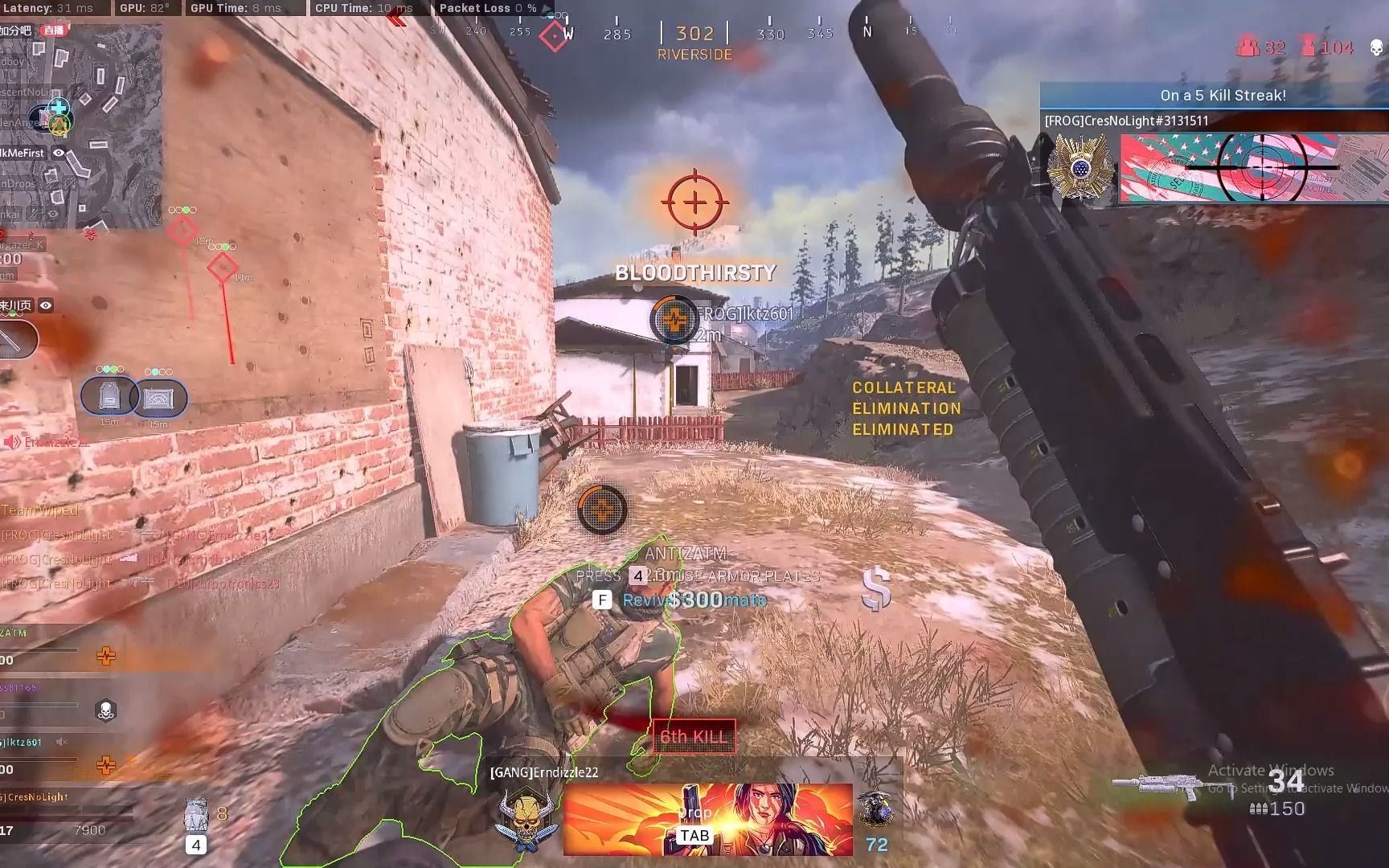
Task: Click the armor plate inventory icon
Action: point(196,815)
